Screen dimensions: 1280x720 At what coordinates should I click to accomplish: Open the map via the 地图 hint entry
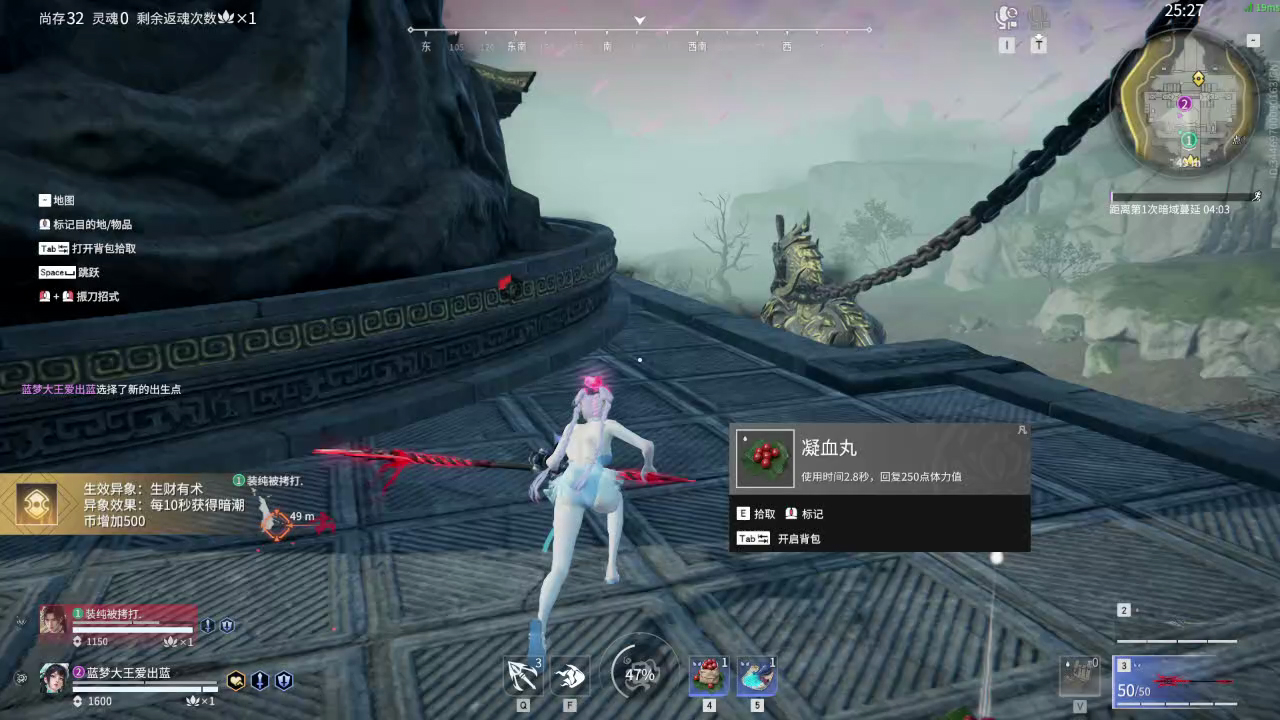55,200
